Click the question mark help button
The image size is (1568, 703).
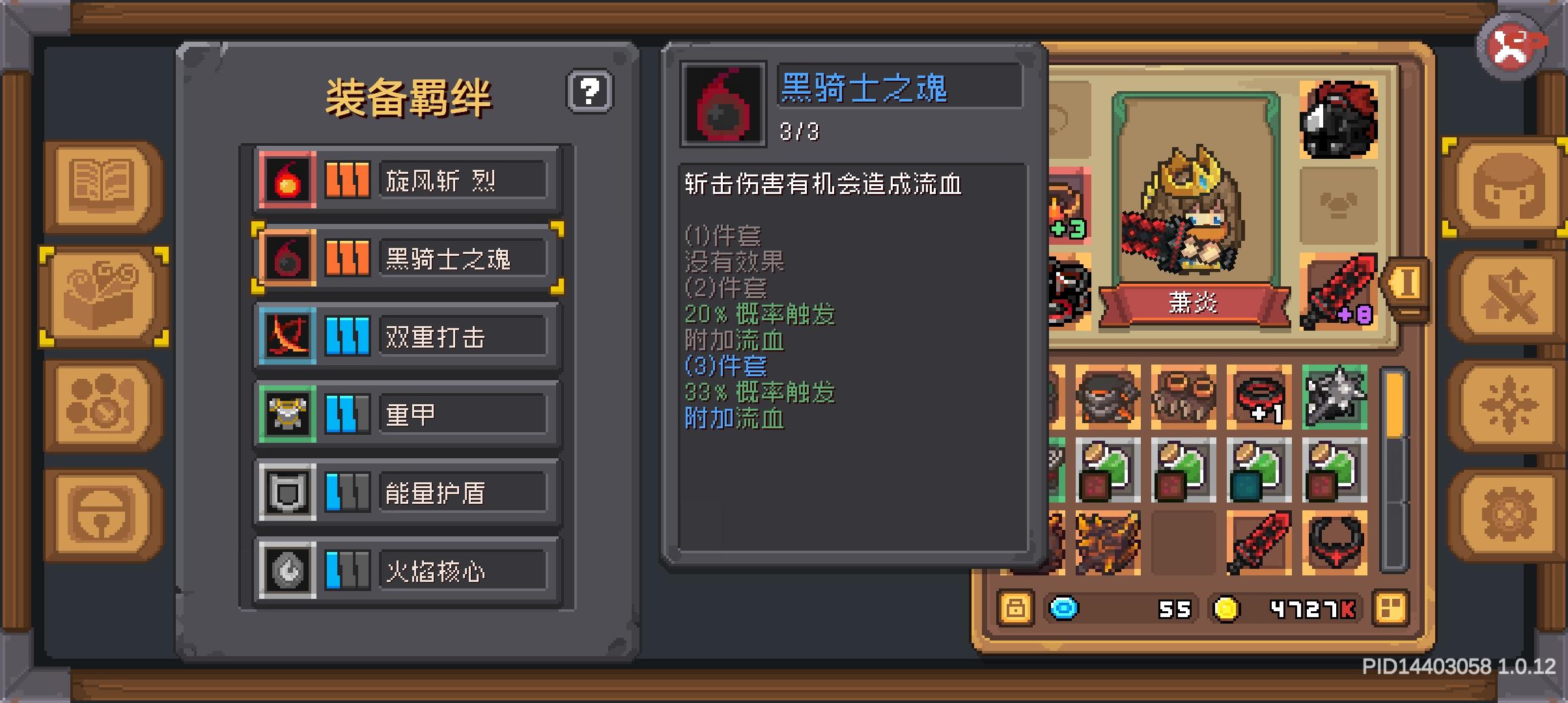589,91
